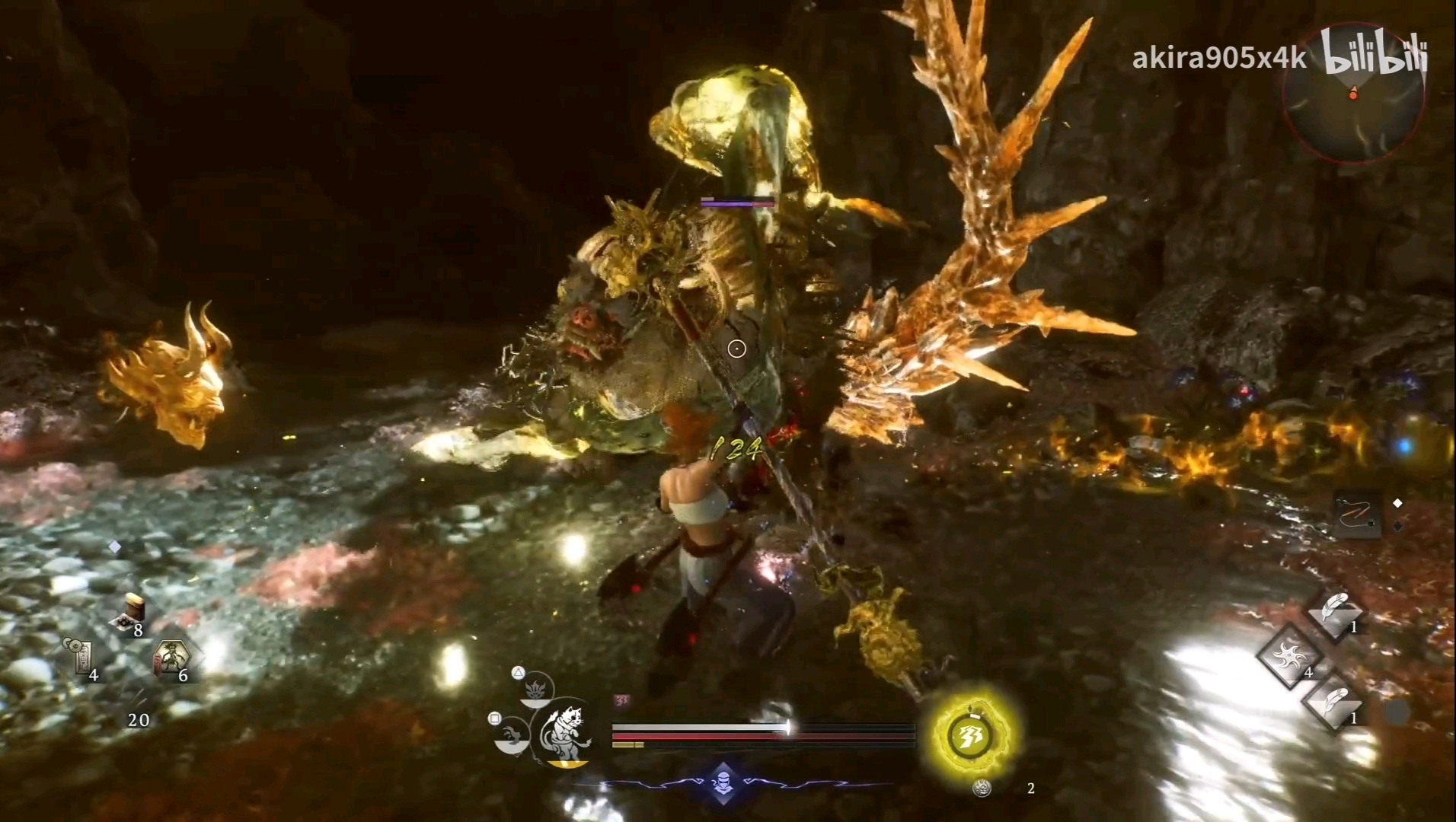This screenshot has height=822, width=1456.
Task: Activate the glowing yellow lightning gauge
Action: pos(969,736)
